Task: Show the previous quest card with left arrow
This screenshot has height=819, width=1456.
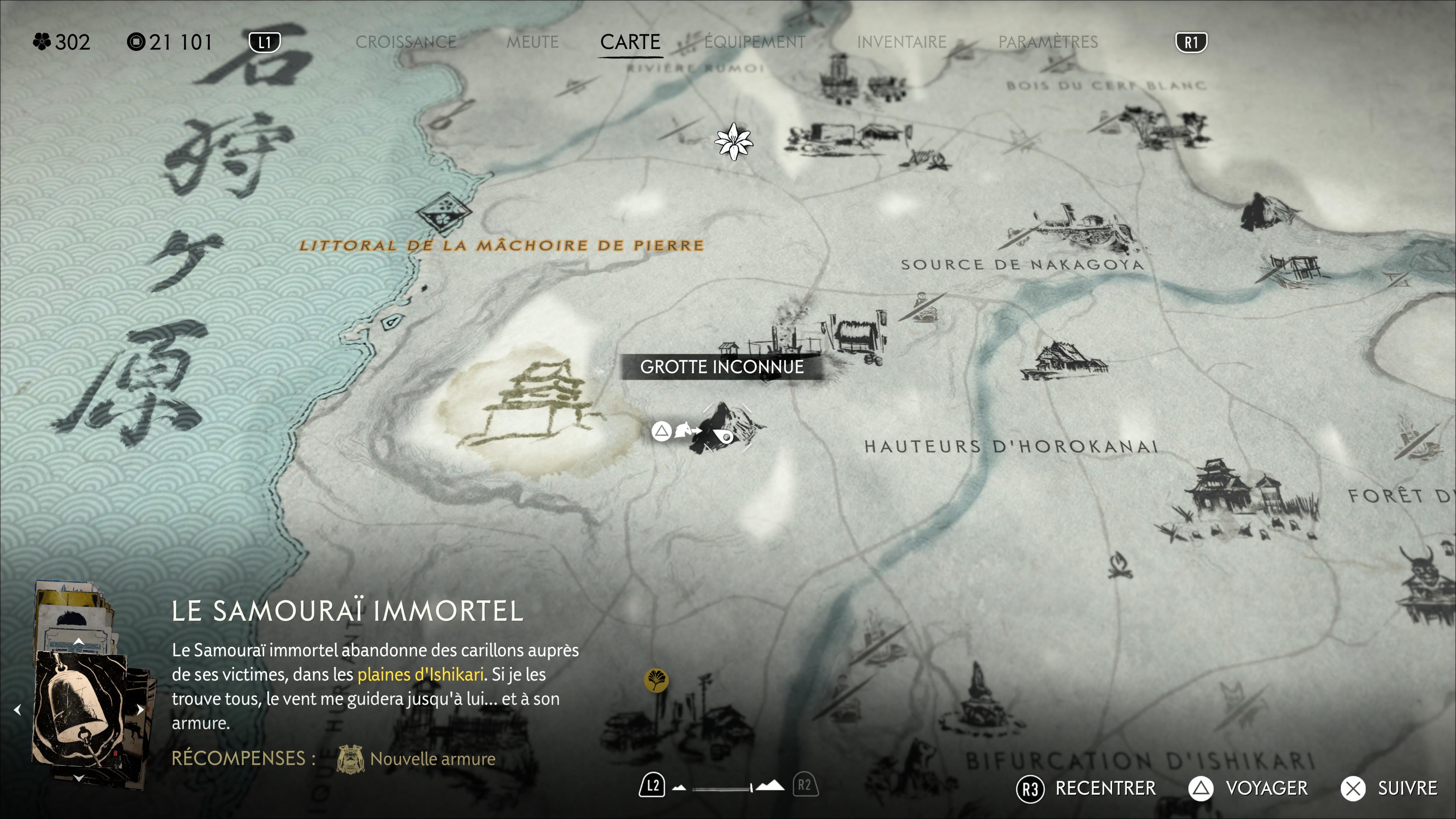Action: (x=17, y=709)
